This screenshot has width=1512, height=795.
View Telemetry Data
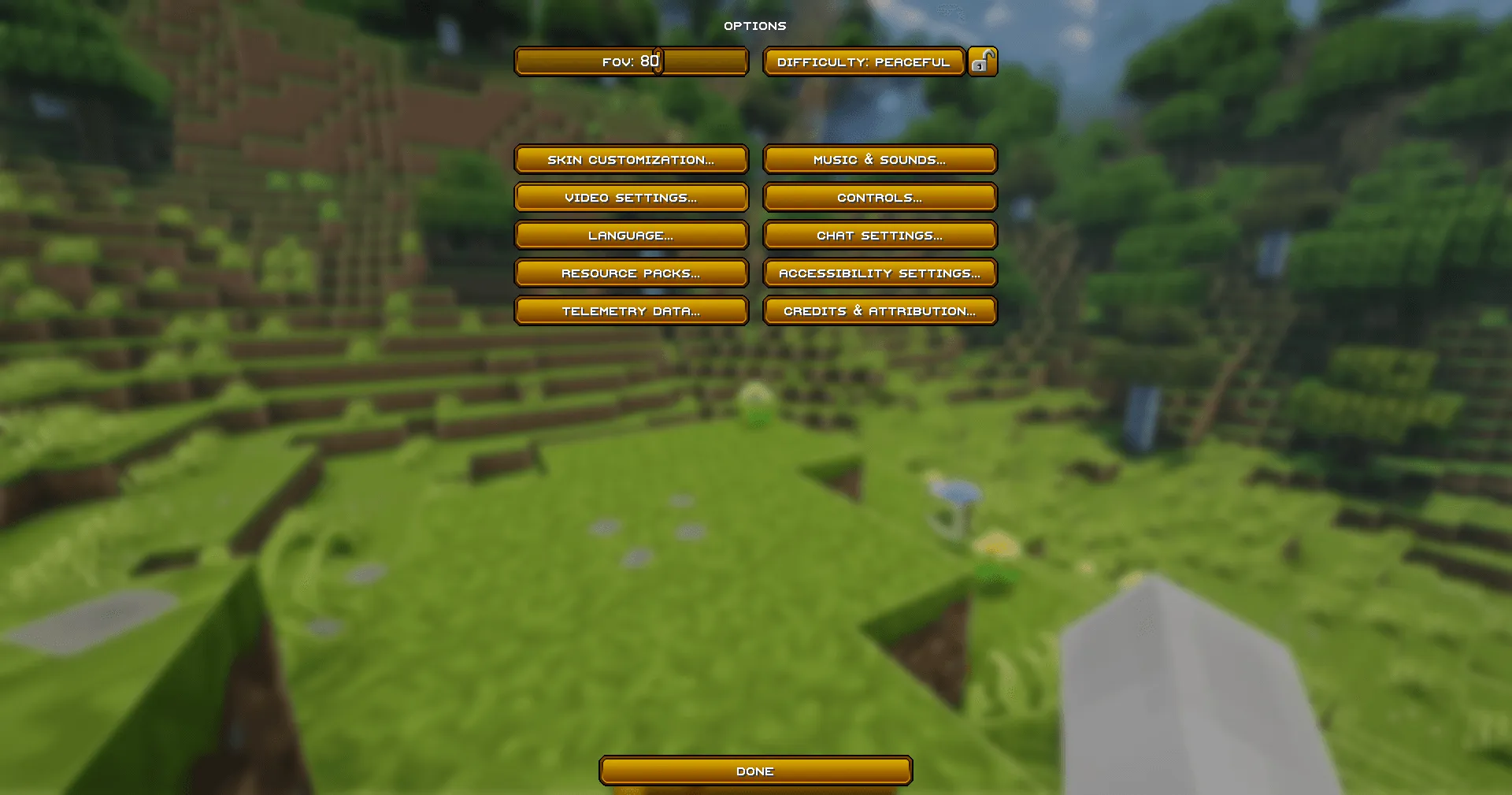click(631, 310)
